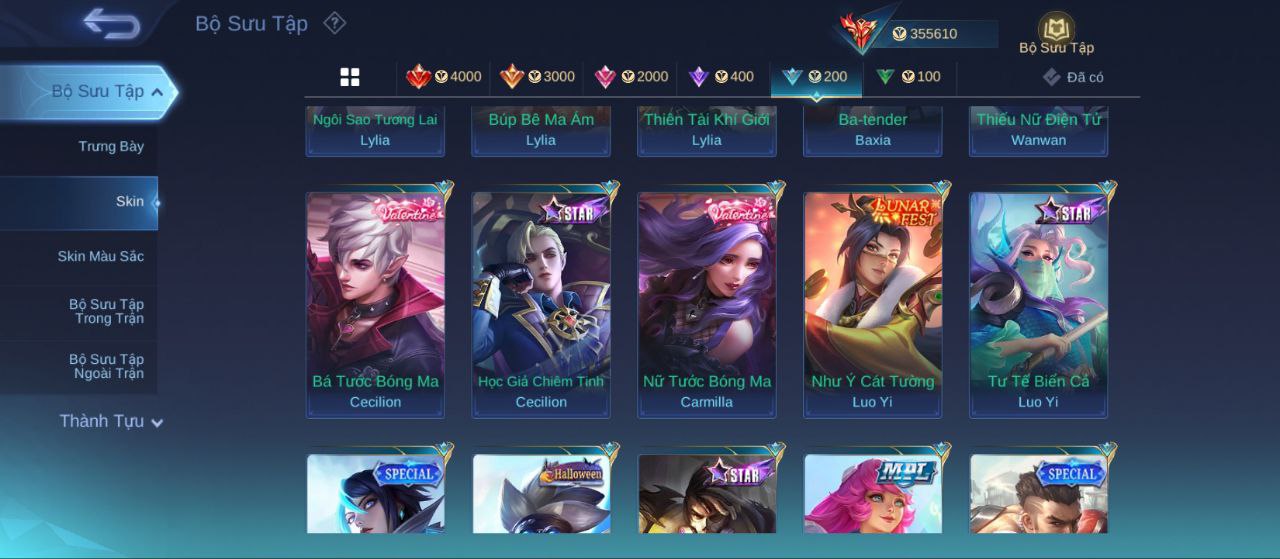The height and width of the screenshot is (559, 1280).
Task: Open the Bộ Sưu Tập book icon
Action: pyautogui.click(x=1056, y=33)
